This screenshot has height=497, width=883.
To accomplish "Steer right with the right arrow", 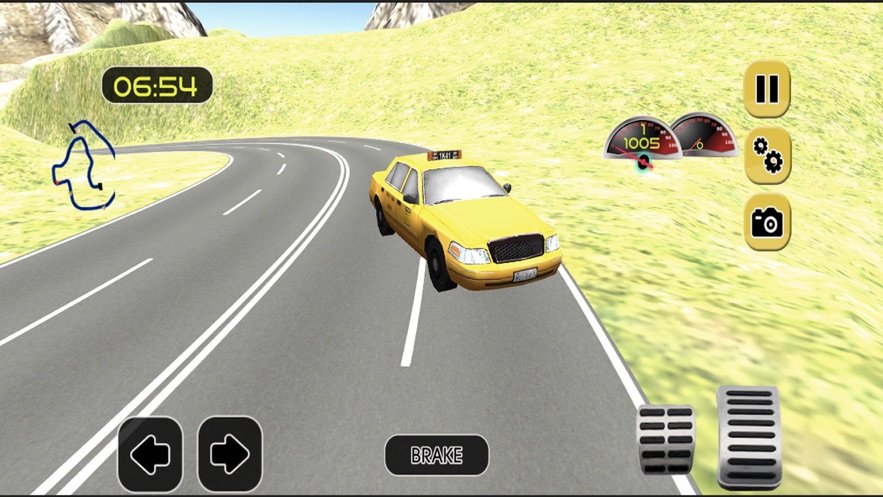I will point(229,454).
